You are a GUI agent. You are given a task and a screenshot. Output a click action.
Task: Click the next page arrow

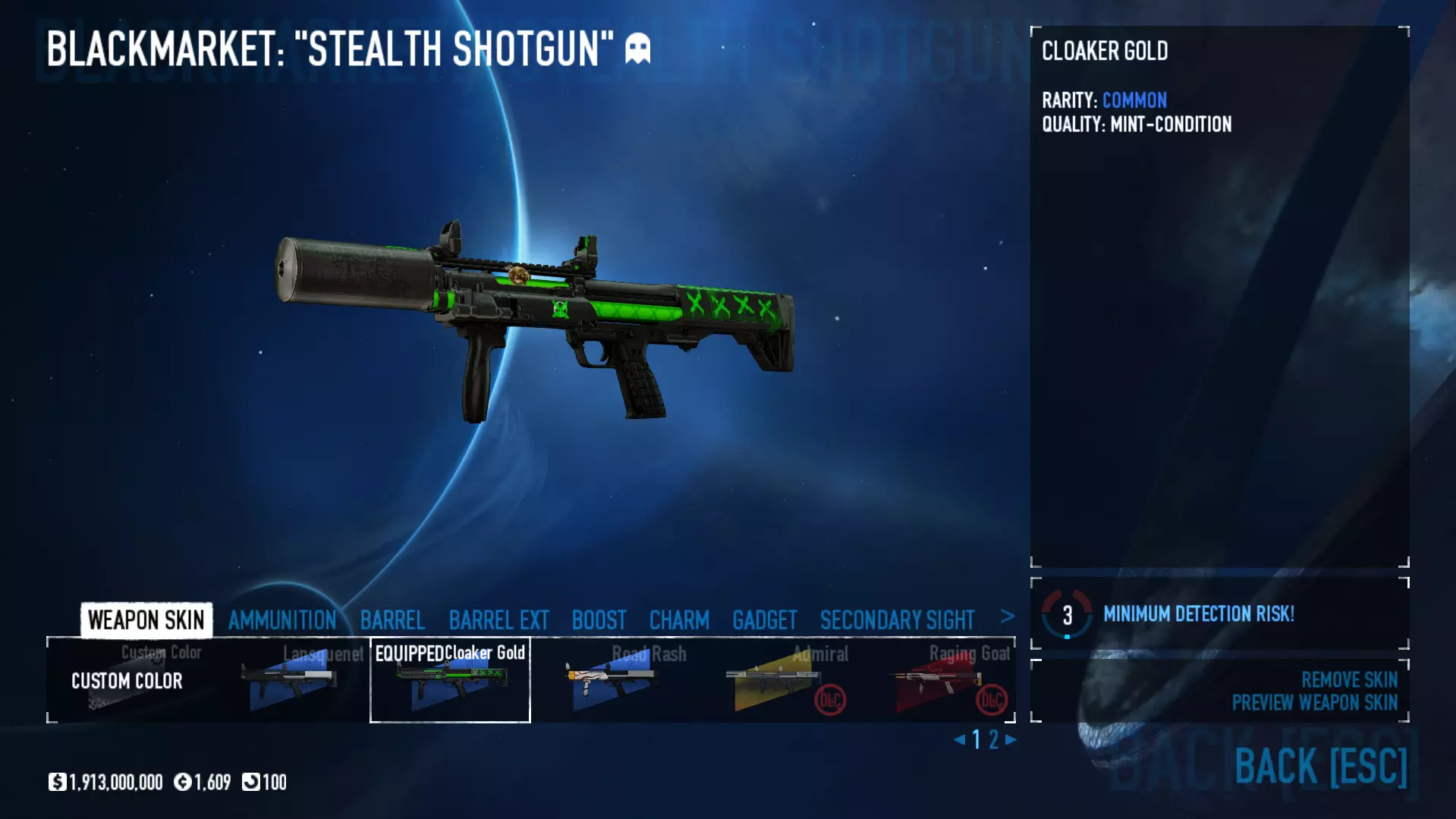1011,739
